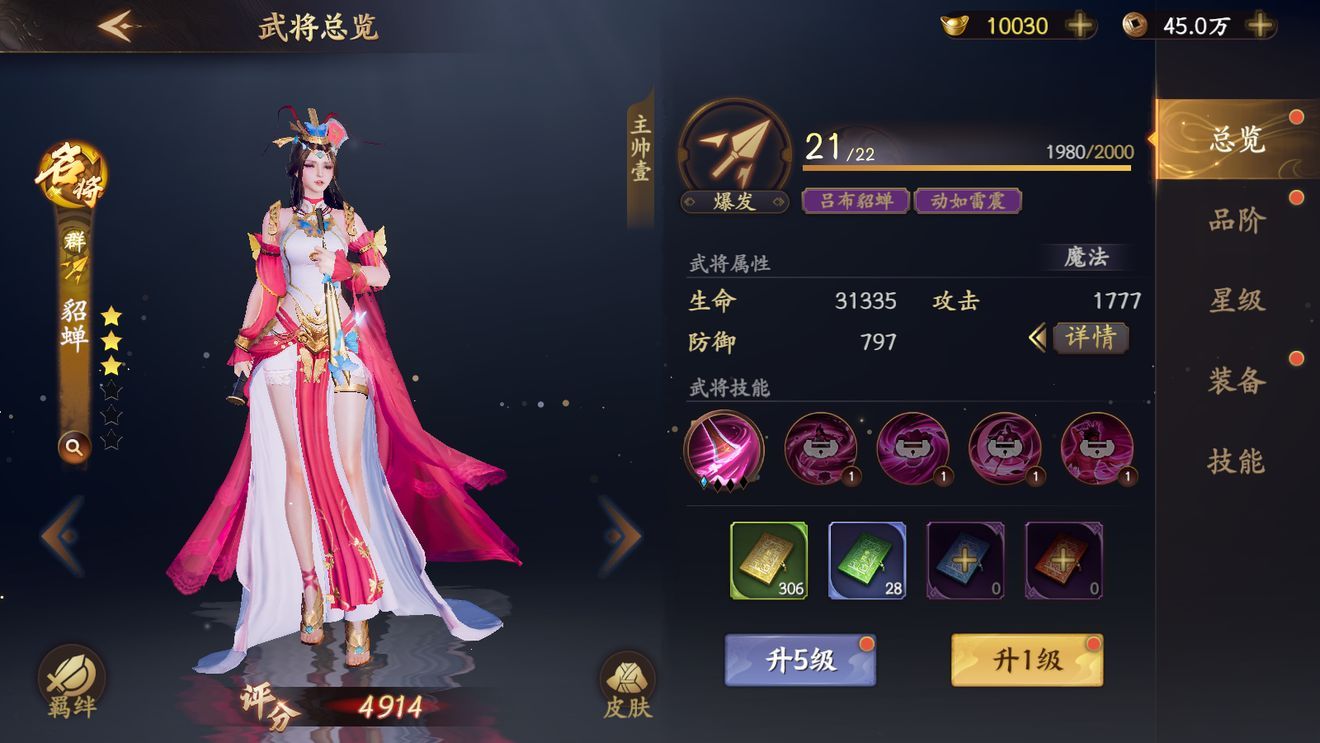The height and width of the screenshot is (743, 1320).
Task: Go back using the top-left arrow
Action: 117,26
